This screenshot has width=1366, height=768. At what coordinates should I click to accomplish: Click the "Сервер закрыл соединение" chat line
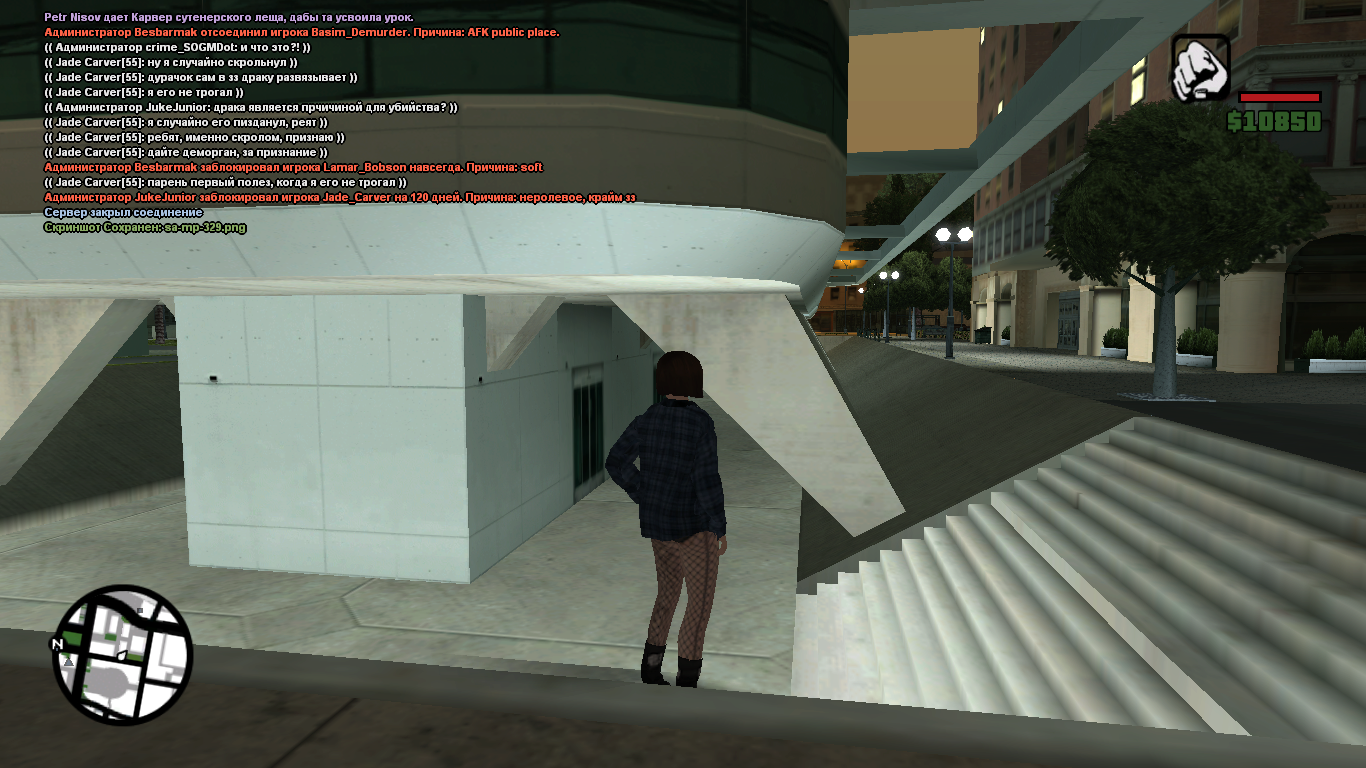click(x=123, y=212)
